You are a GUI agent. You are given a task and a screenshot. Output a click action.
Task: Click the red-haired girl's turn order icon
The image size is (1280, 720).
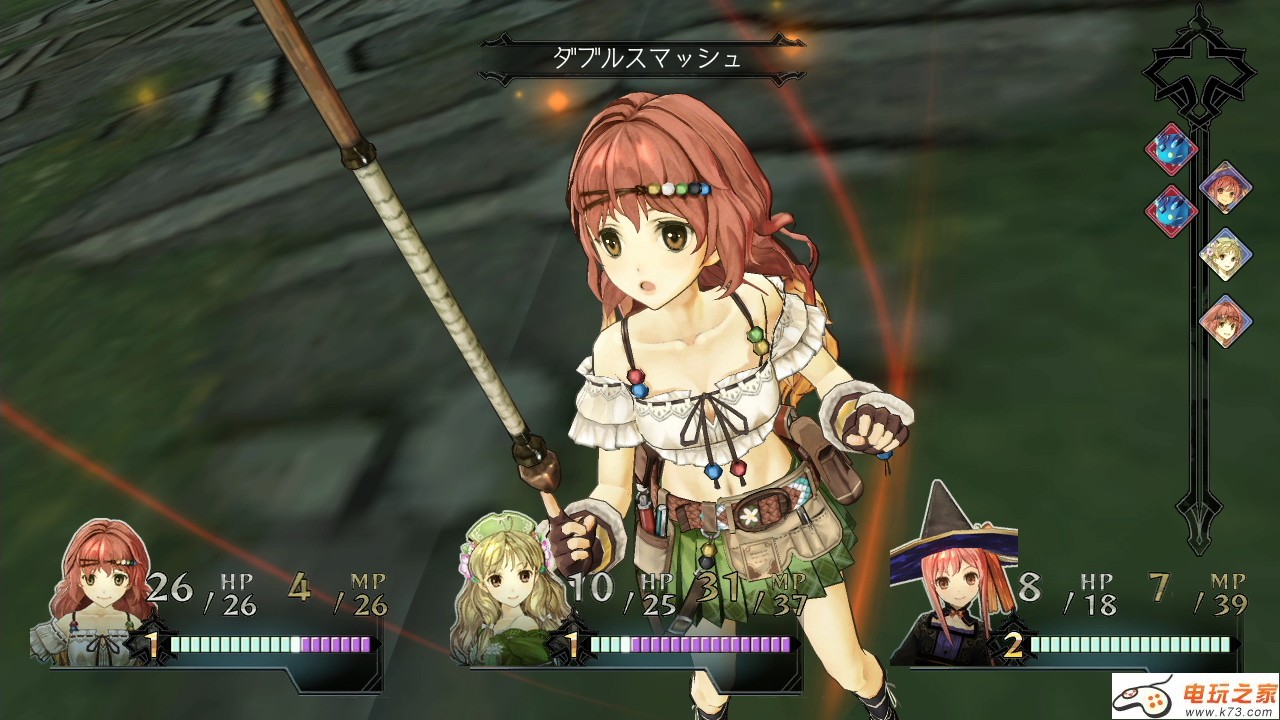(1225, 321)
